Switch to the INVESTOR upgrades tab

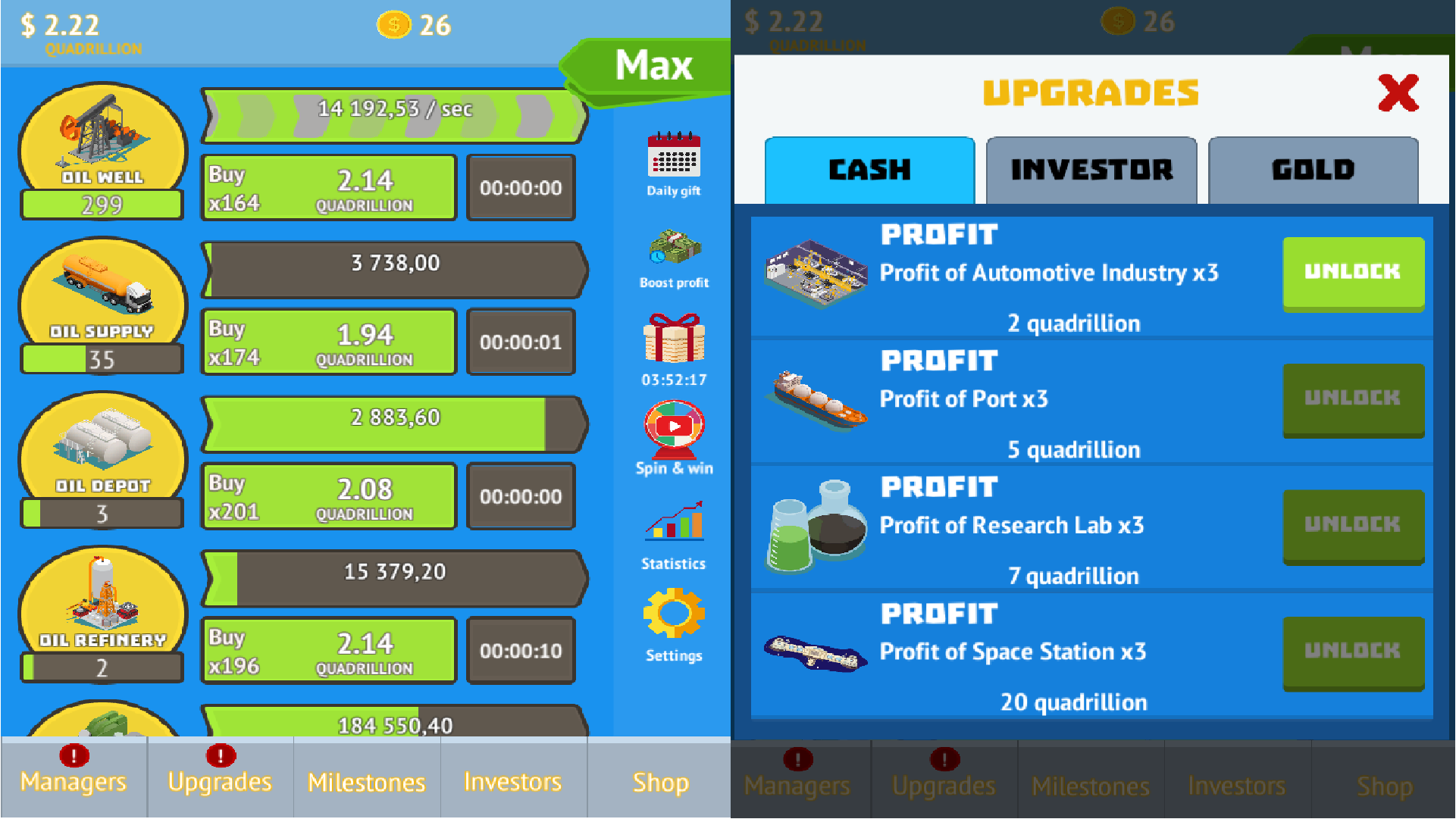(x=1091, y=170)
